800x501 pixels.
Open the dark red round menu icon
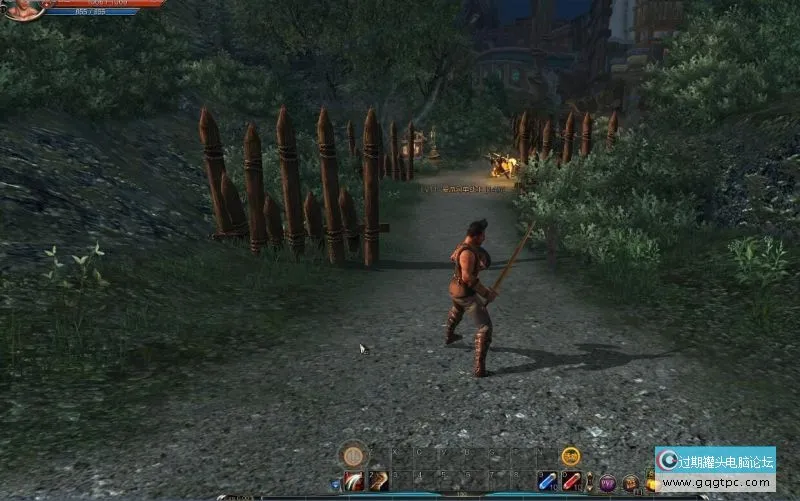click(630, 484)
